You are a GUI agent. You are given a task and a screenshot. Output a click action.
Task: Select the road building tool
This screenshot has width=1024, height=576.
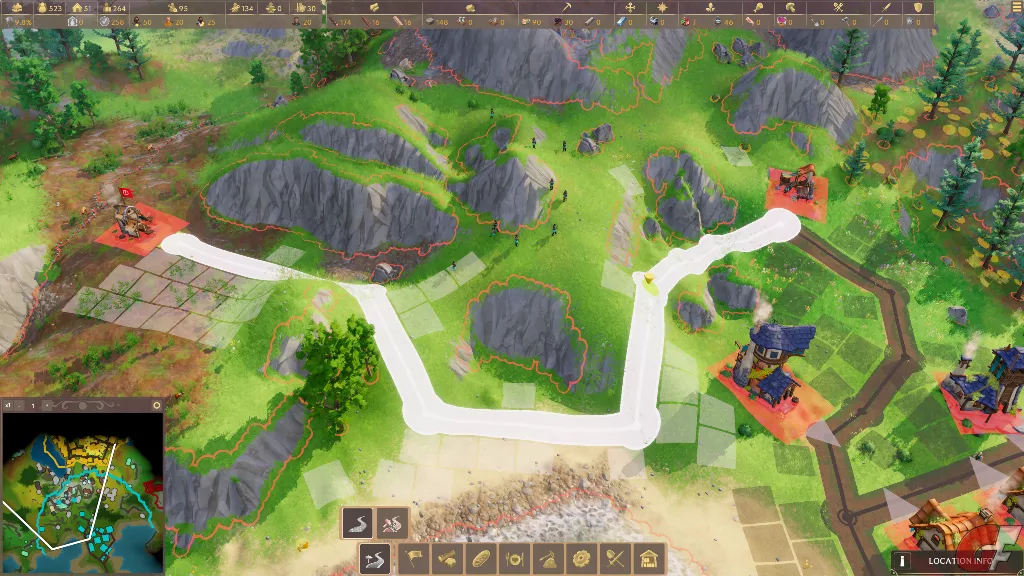pyautogui.click(x=358, y=521)
